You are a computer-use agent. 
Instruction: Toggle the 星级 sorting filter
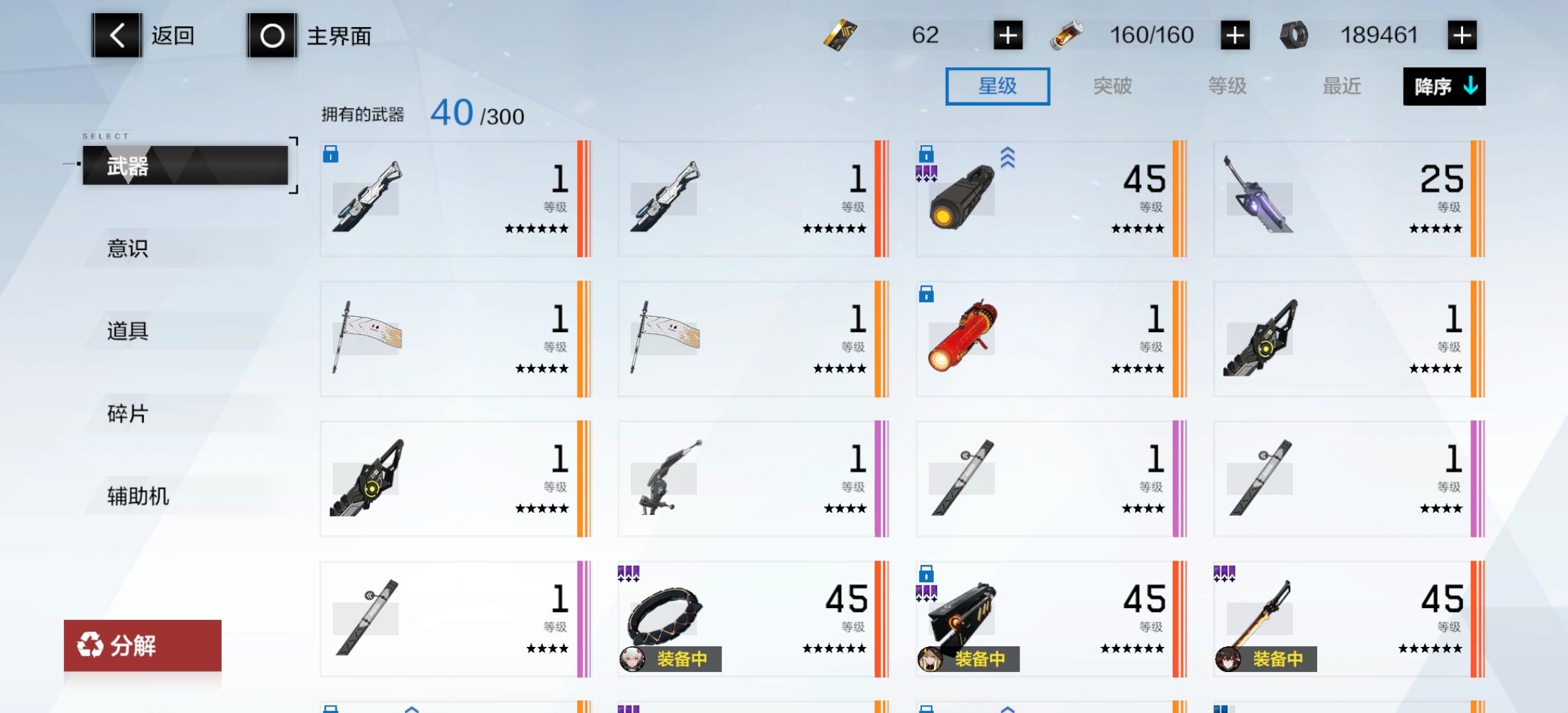(x=997, y=86)
